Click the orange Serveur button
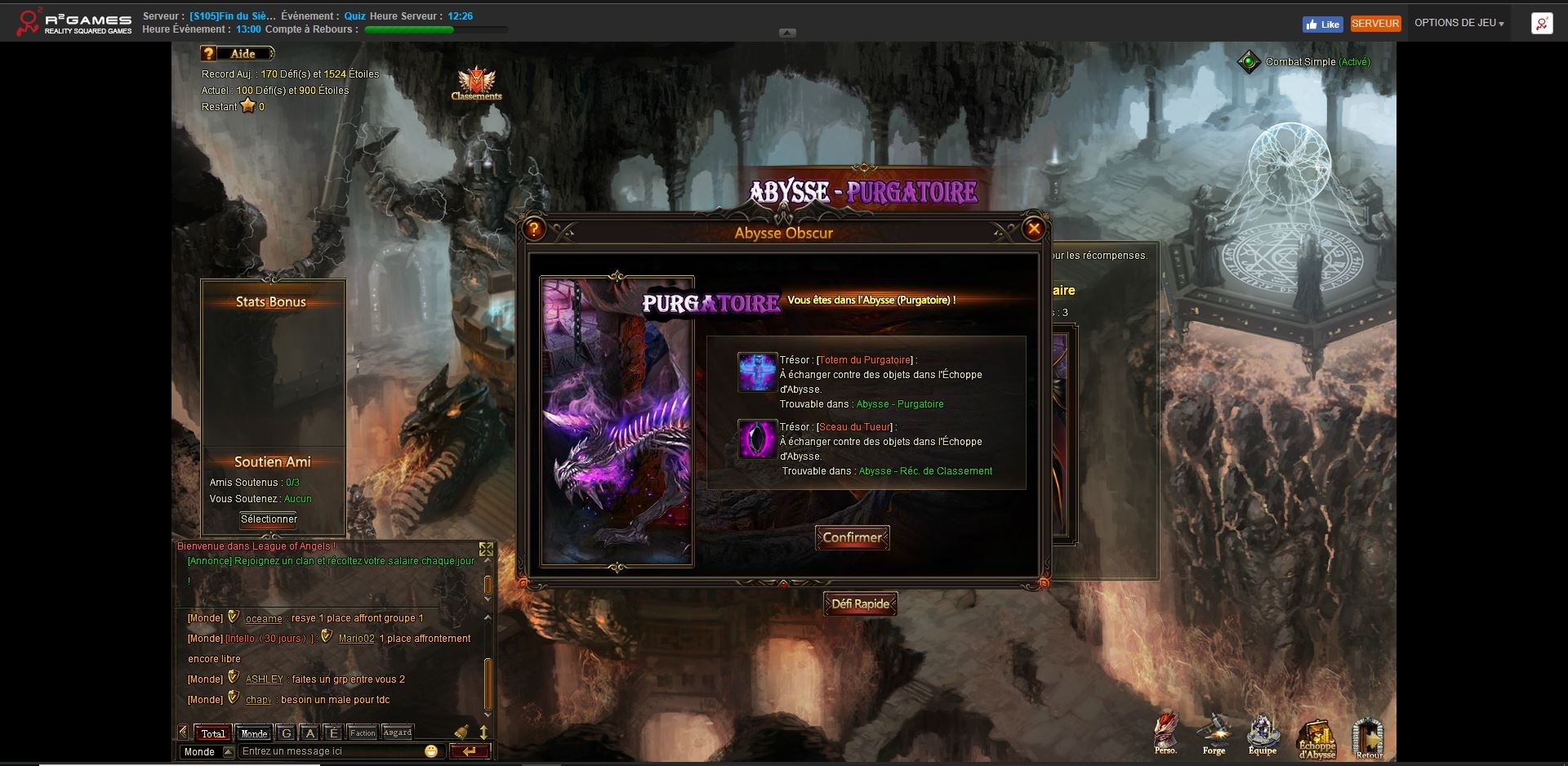This screenshot has height=766, width=1568. [x=1375, y=24]
